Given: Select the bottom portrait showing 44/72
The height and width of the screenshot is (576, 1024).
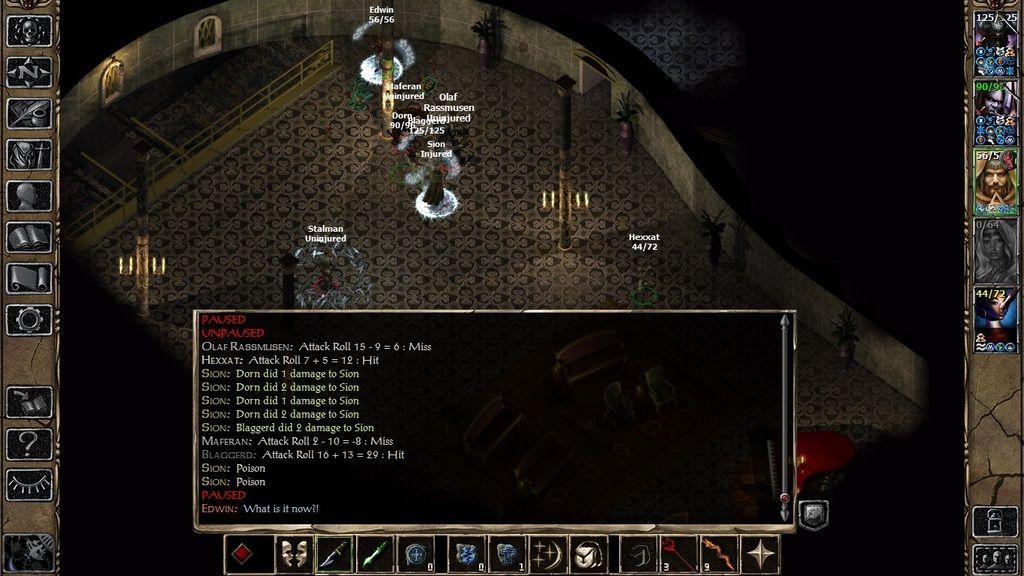Looking at the screenshot, I should tap(995, 318).
